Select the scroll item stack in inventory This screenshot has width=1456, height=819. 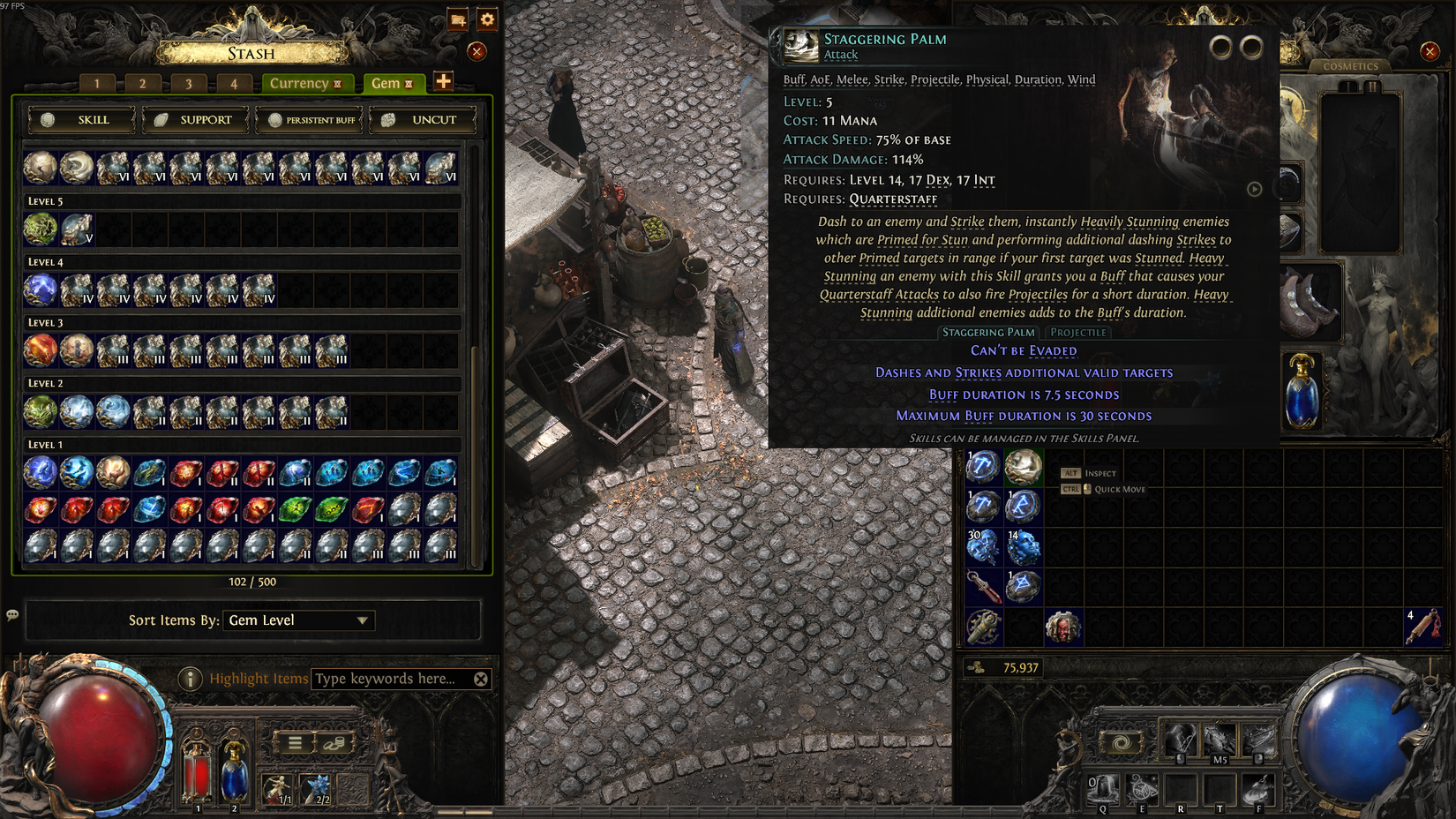pos(1423,627)
